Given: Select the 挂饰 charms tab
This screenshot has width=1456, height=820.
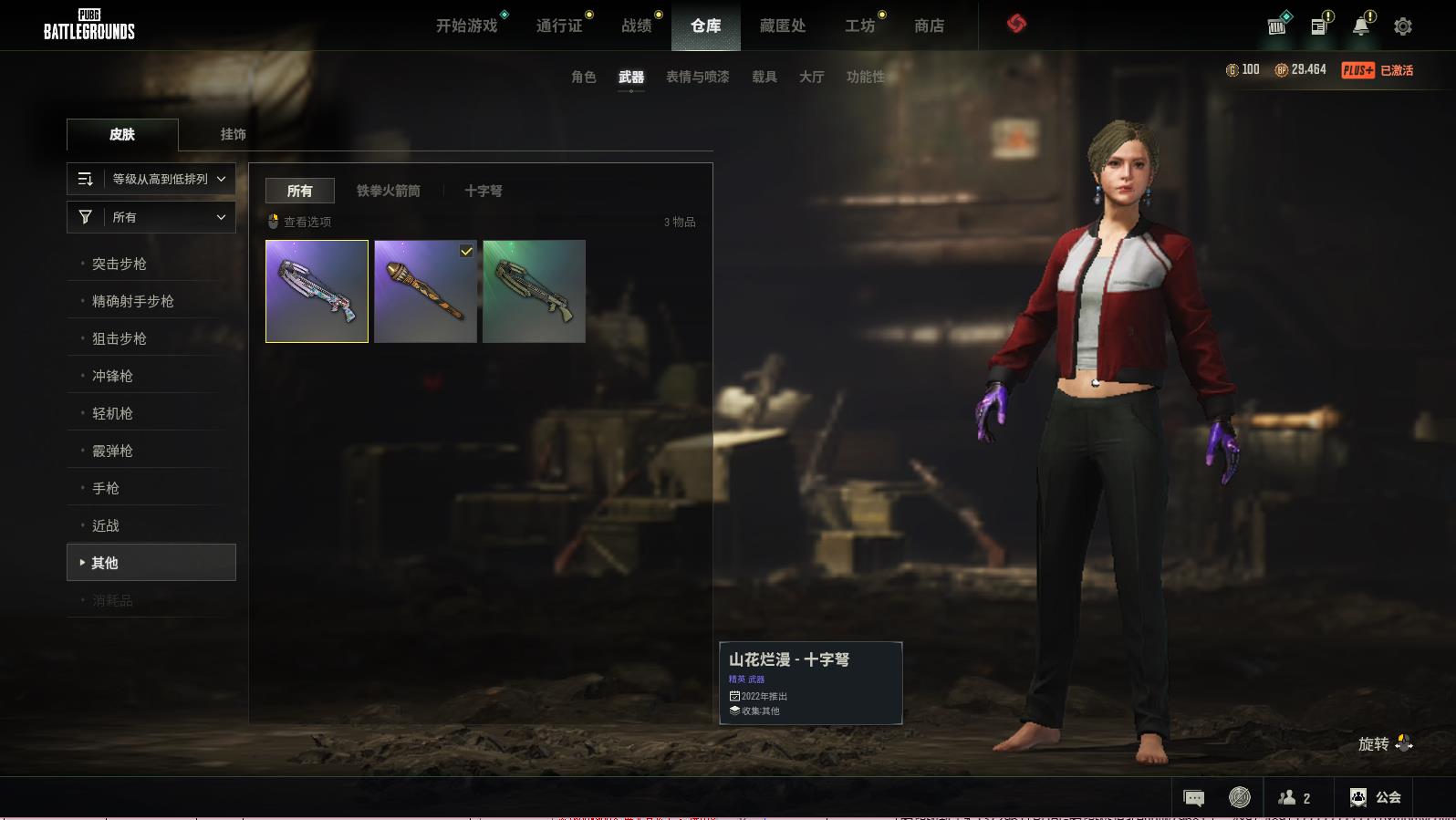Looking at the screenshot, I should [233, 134].
